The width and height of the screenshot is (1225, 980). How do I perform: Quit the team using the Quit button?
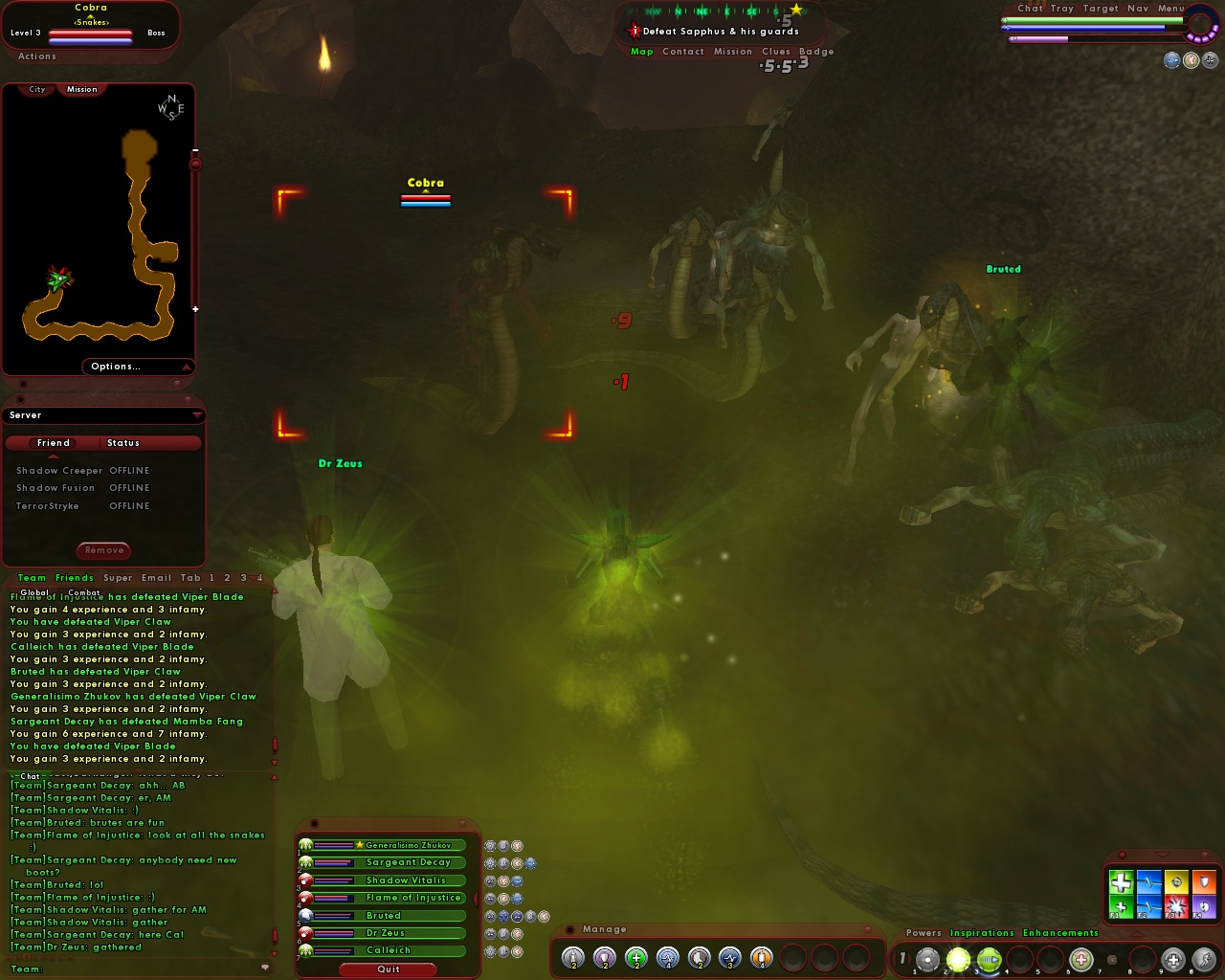(389, 969)
